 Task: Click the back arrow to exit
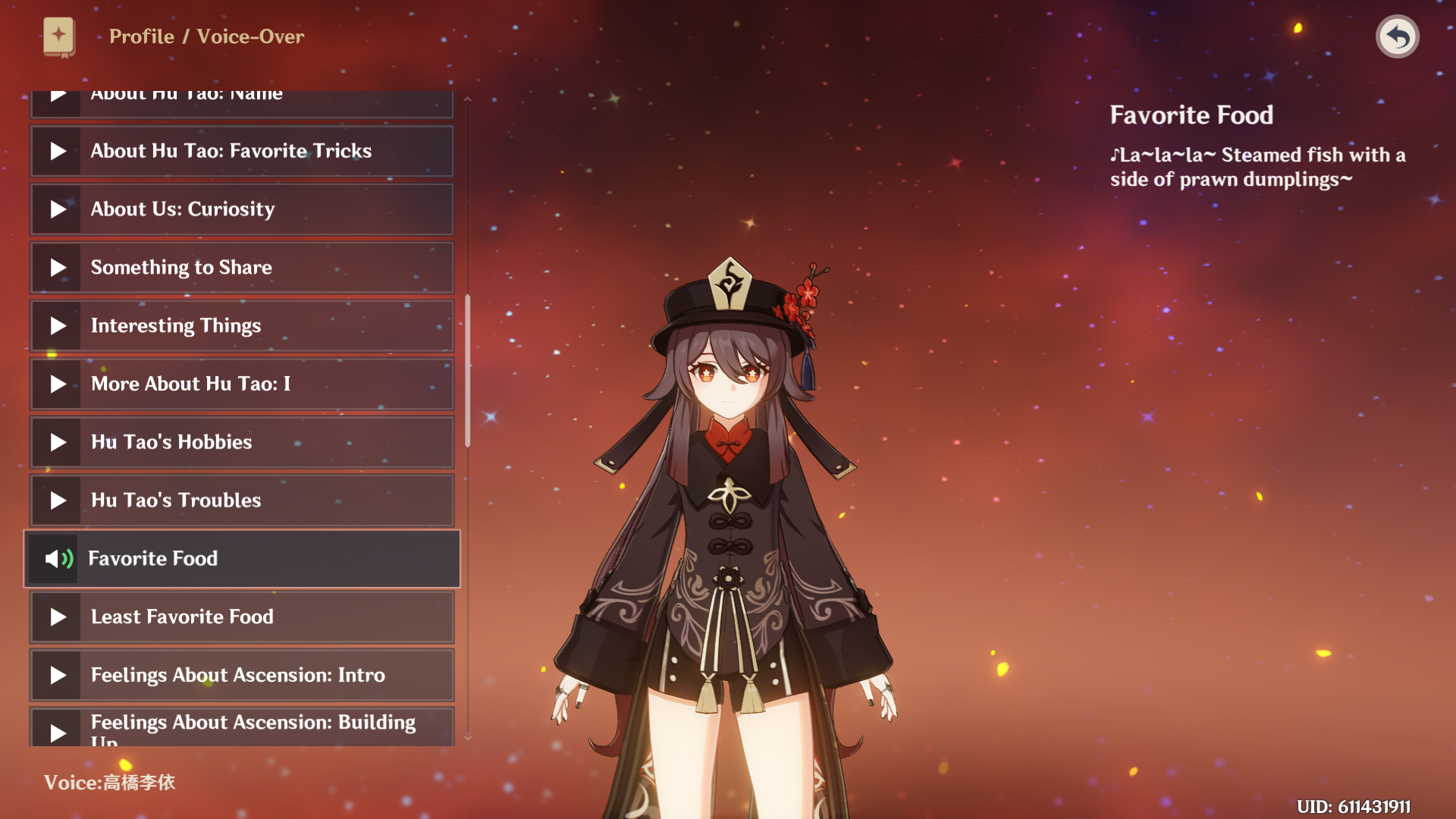tap(1397, 36)
